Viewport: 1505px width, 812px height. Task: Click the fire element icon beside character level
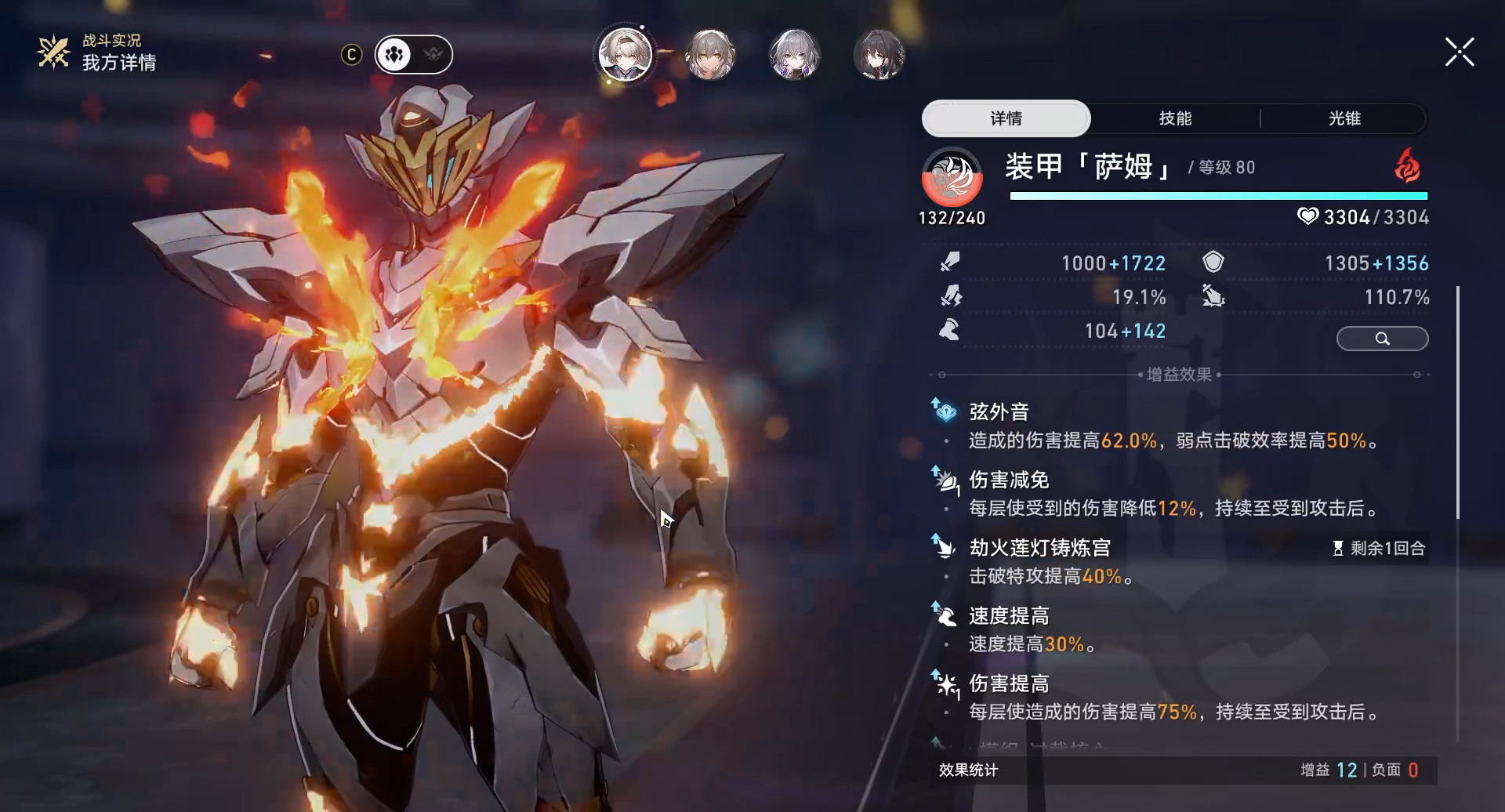click(x=1405, y=167)
